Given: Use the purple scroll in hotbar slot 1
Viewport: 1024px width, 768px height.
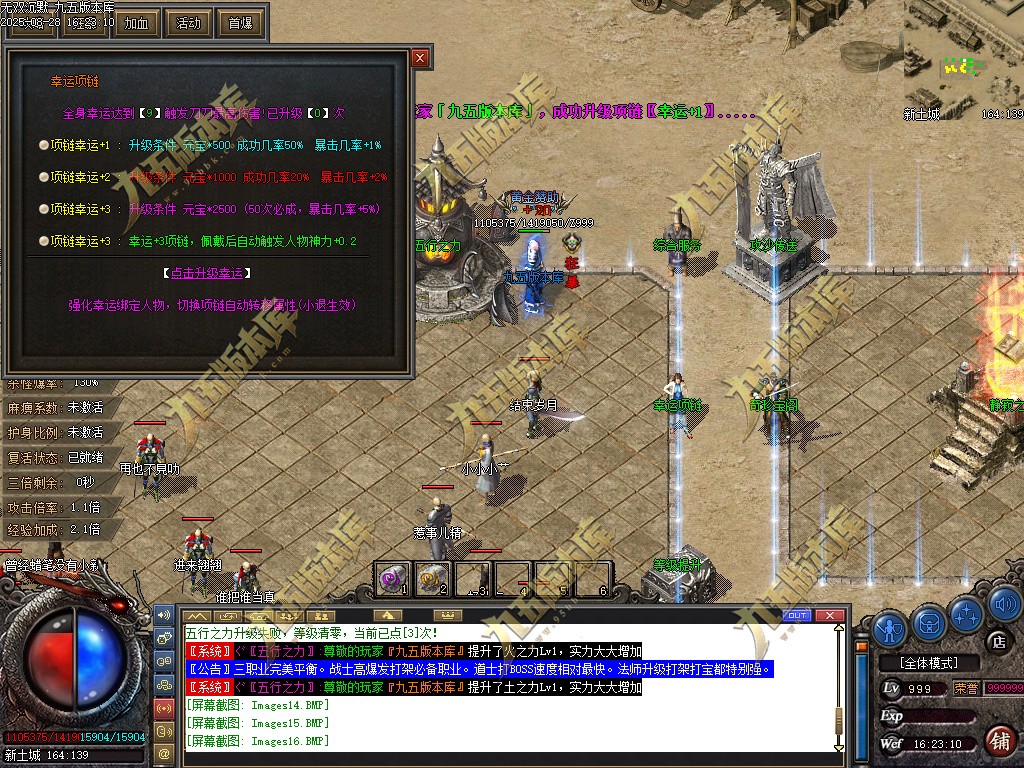Looking at the screenshot, I should point(393,578).
